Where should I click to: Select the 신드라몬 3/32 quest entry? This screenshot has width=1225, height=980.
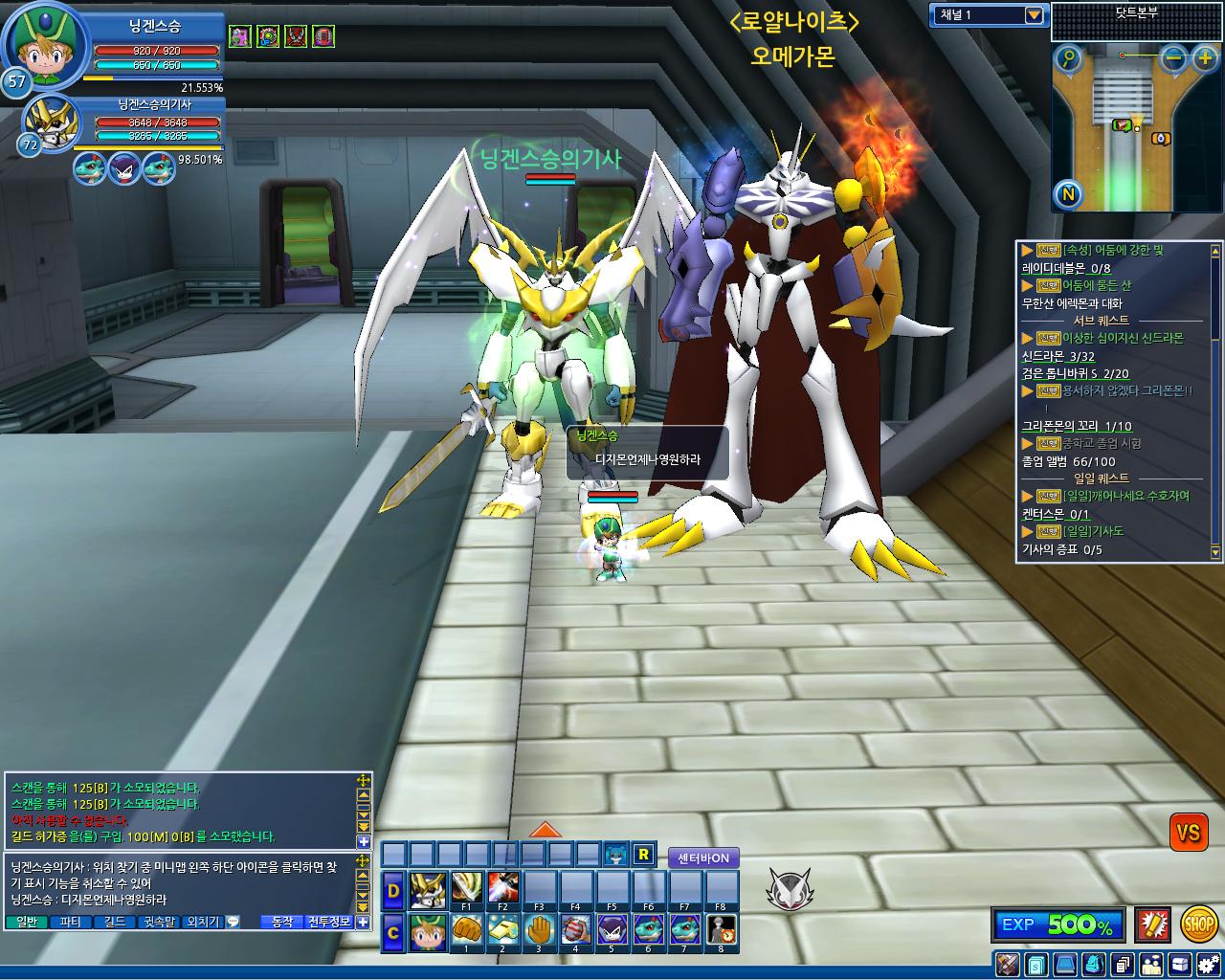(x=1058, y=356)
